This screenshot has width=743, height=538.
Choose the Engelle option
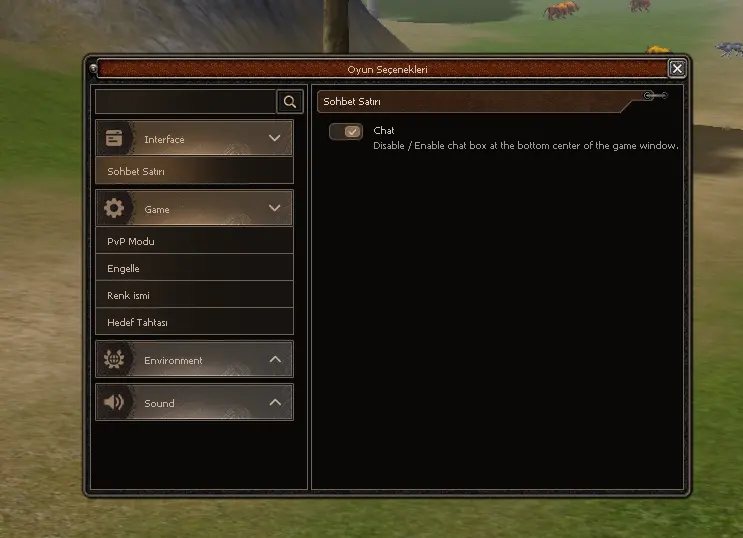(194, 268)
